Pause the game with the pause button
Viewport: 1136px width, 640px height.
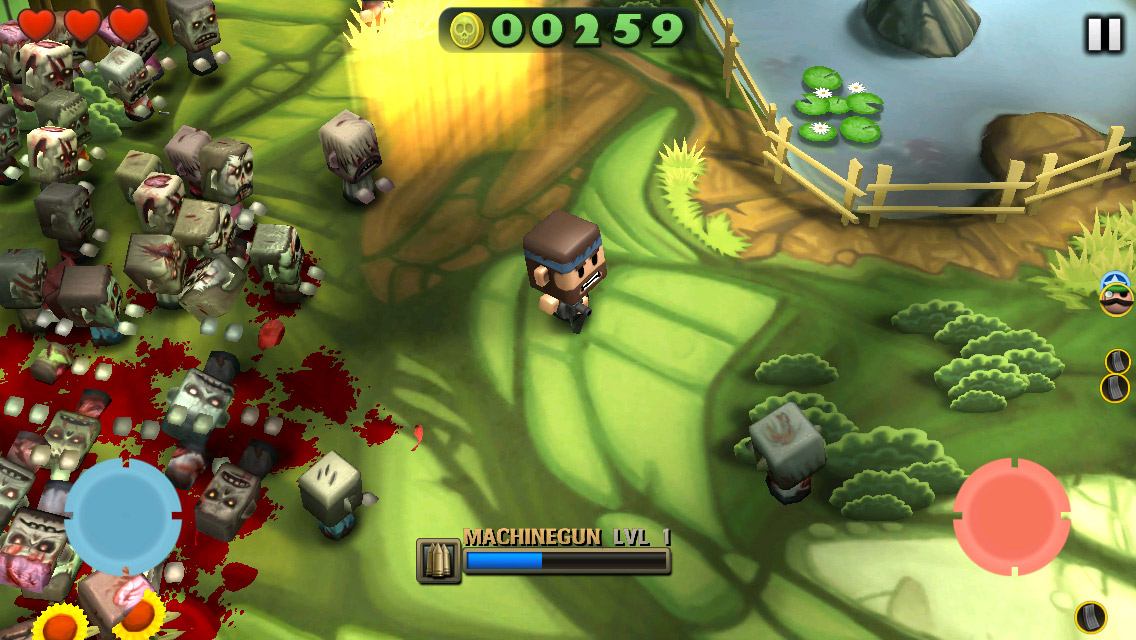pyautogui.click(x=1104, y=35)
